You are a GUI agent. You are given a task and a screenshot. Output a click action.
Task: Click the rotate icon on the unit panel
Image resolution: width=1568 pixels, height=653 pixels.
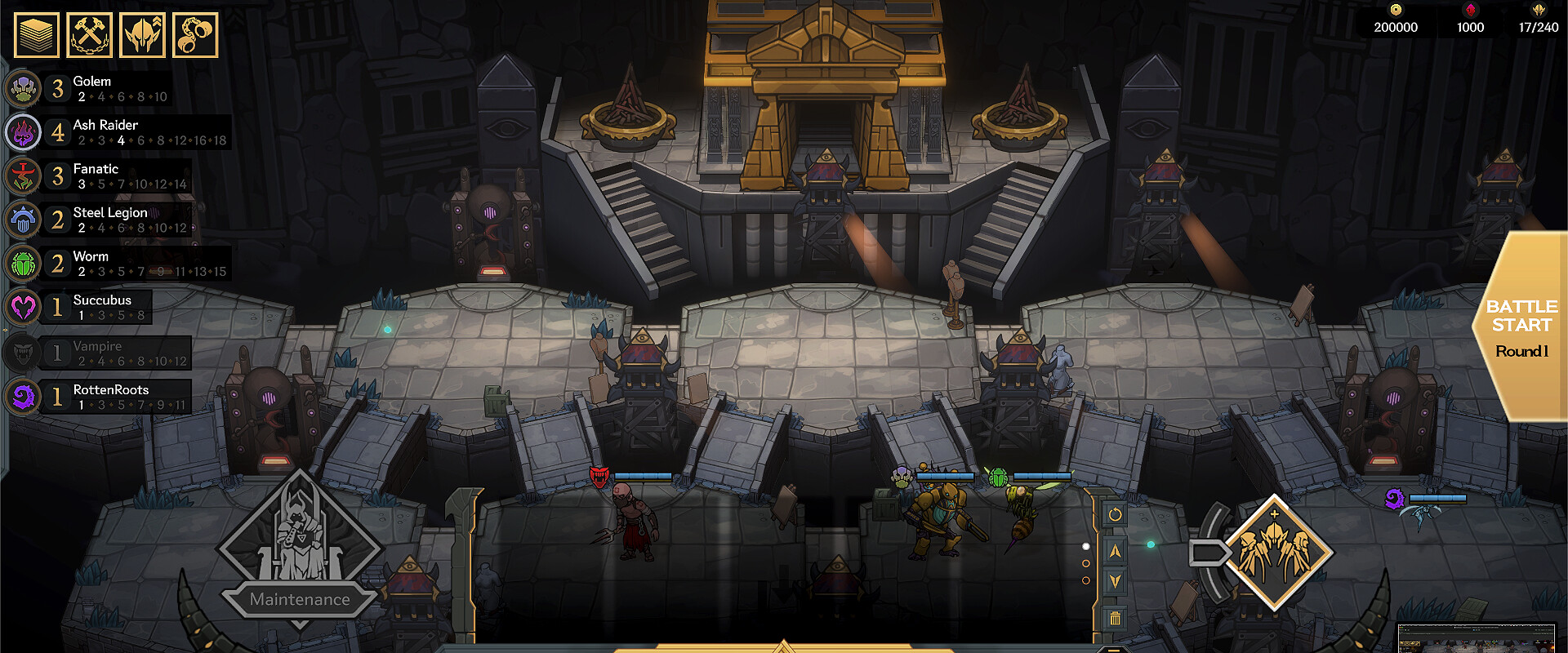pyautogui.click(x=1116, y=514)
